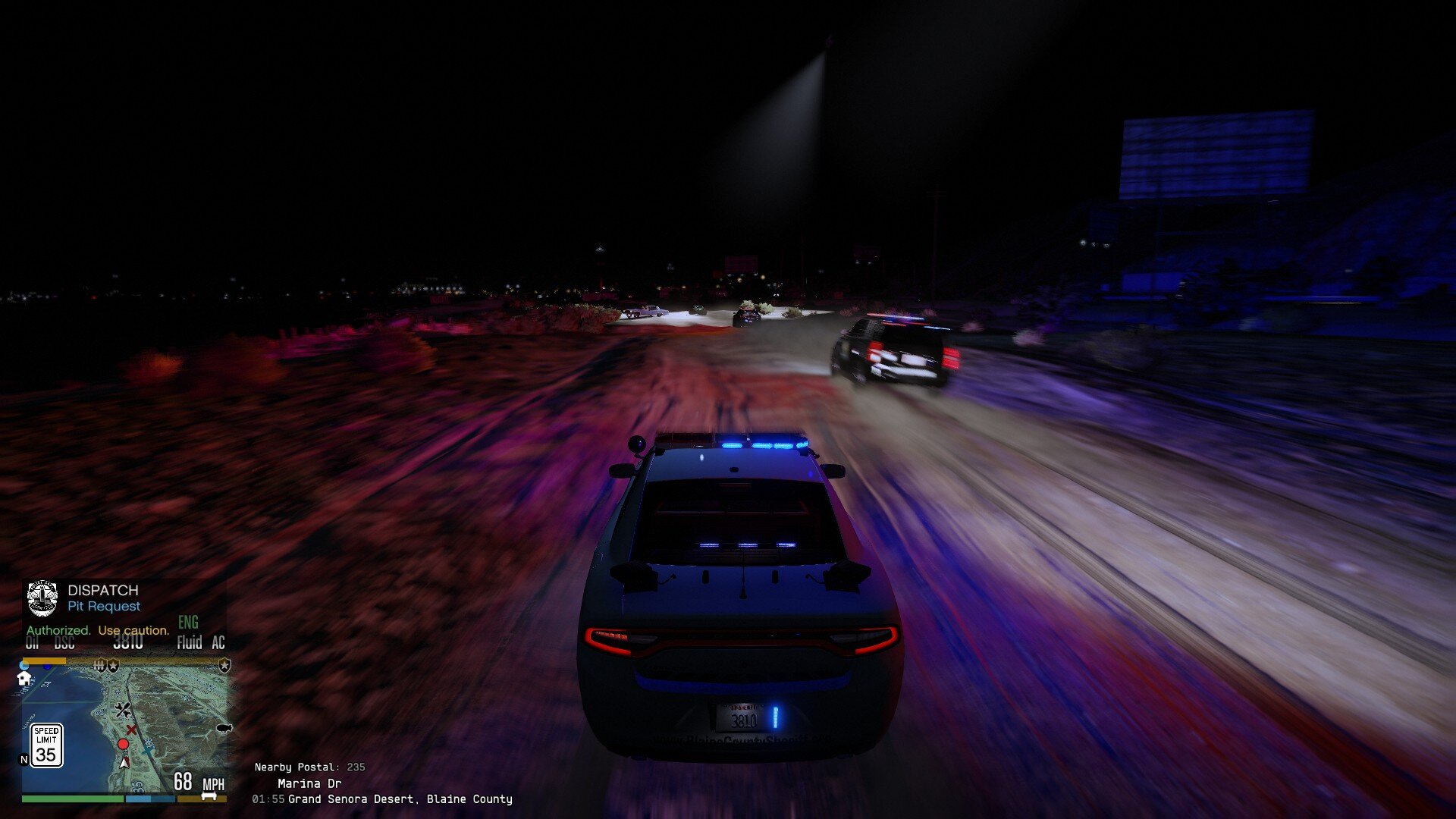Click the red X marker on minimap
The width and height of the screenshot is (1456, 819).
pyautogui.click(x=131, y=730)
